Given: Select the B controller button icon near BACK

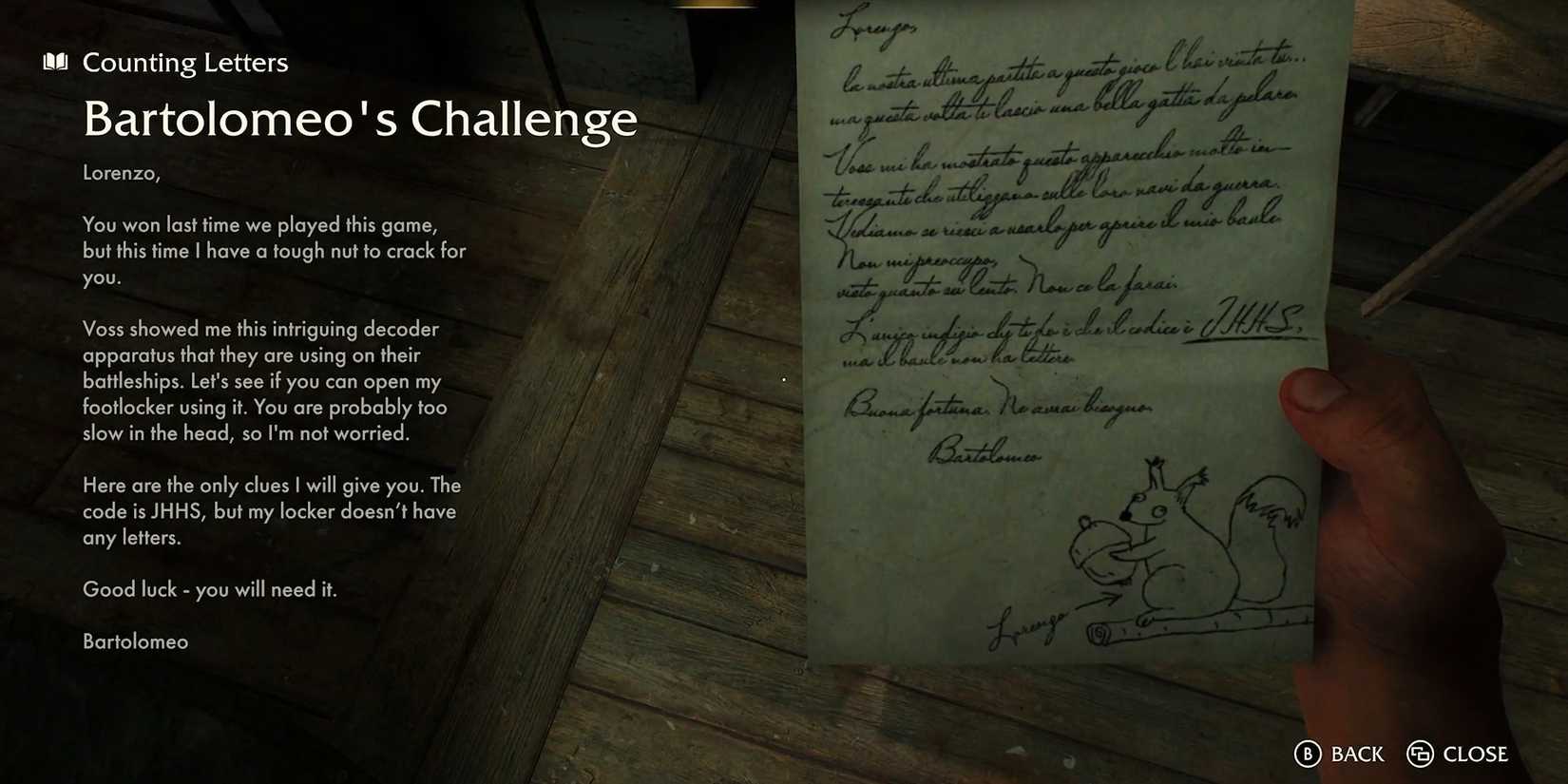Looking at the screenshot, I should pyautogui.click(x=1307, y=754).
